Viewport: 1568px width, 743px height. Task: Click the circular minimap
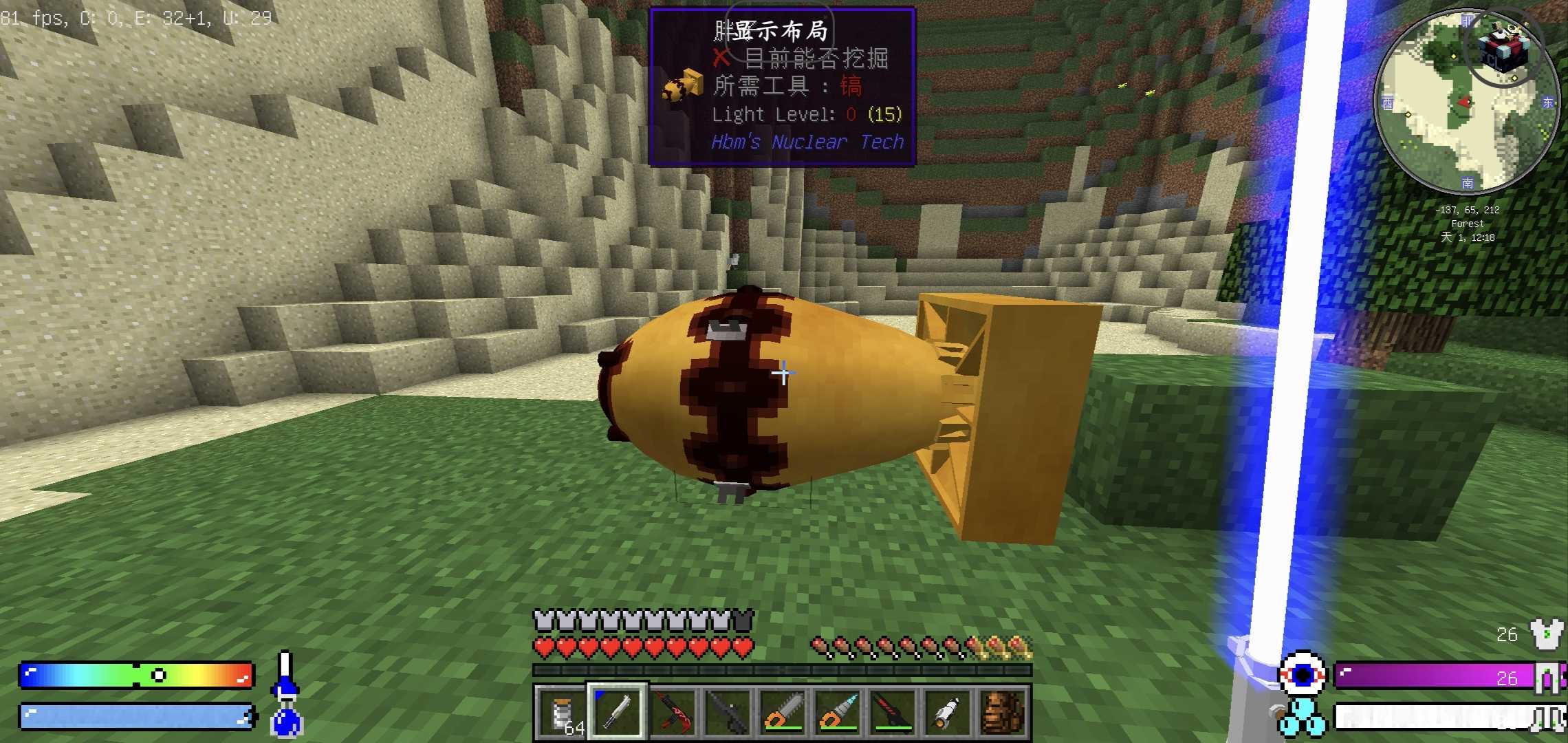(1466, 102)
